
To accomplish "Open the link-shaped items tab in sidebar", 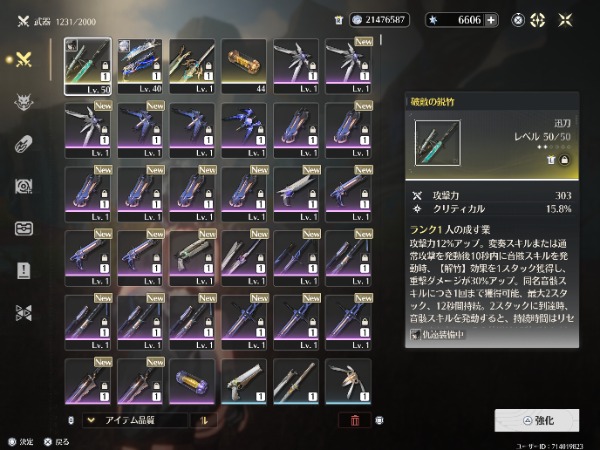I will pos(24,143).
